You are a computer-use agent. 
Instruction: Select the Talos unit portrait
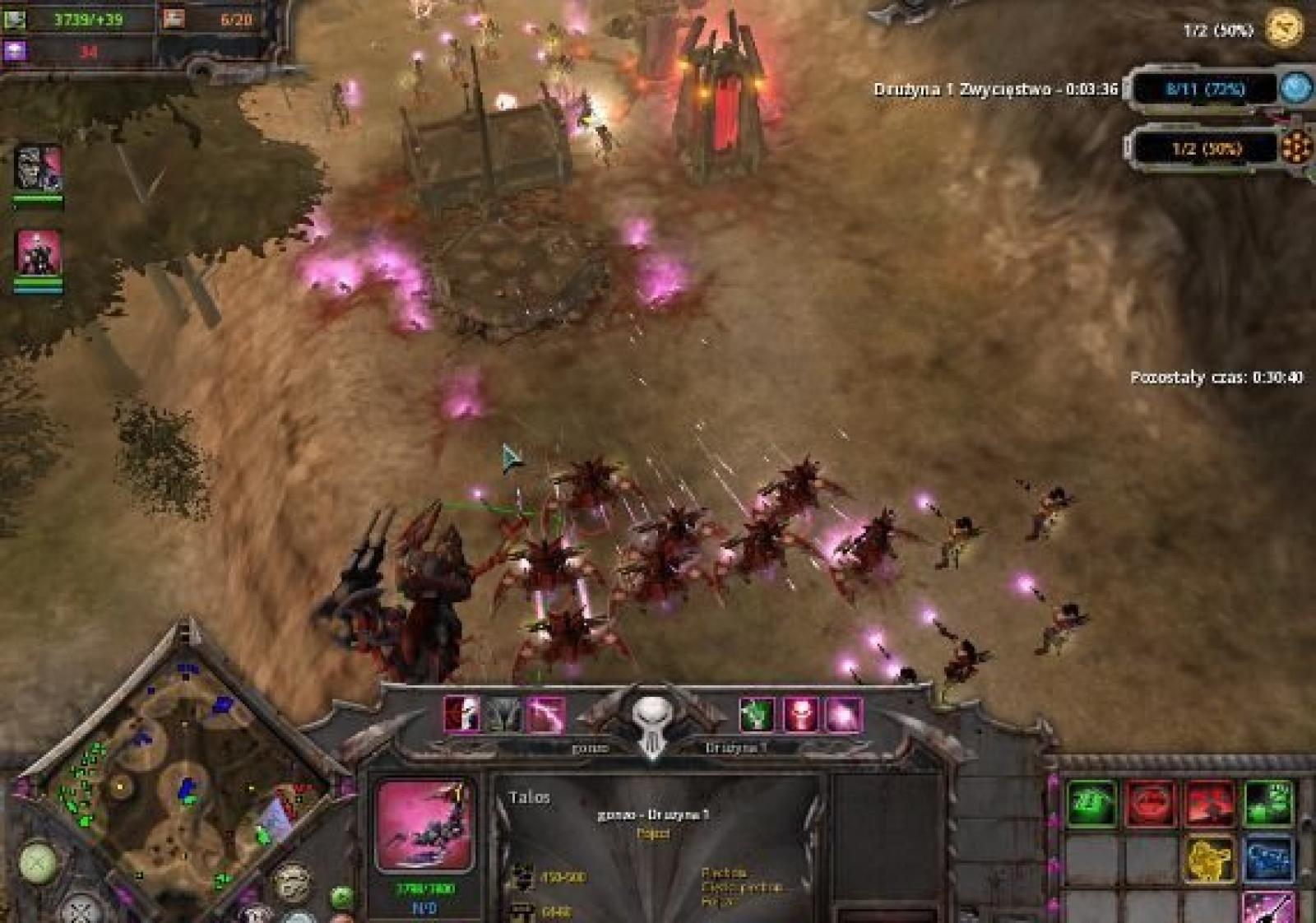click(x=424, y=825)
